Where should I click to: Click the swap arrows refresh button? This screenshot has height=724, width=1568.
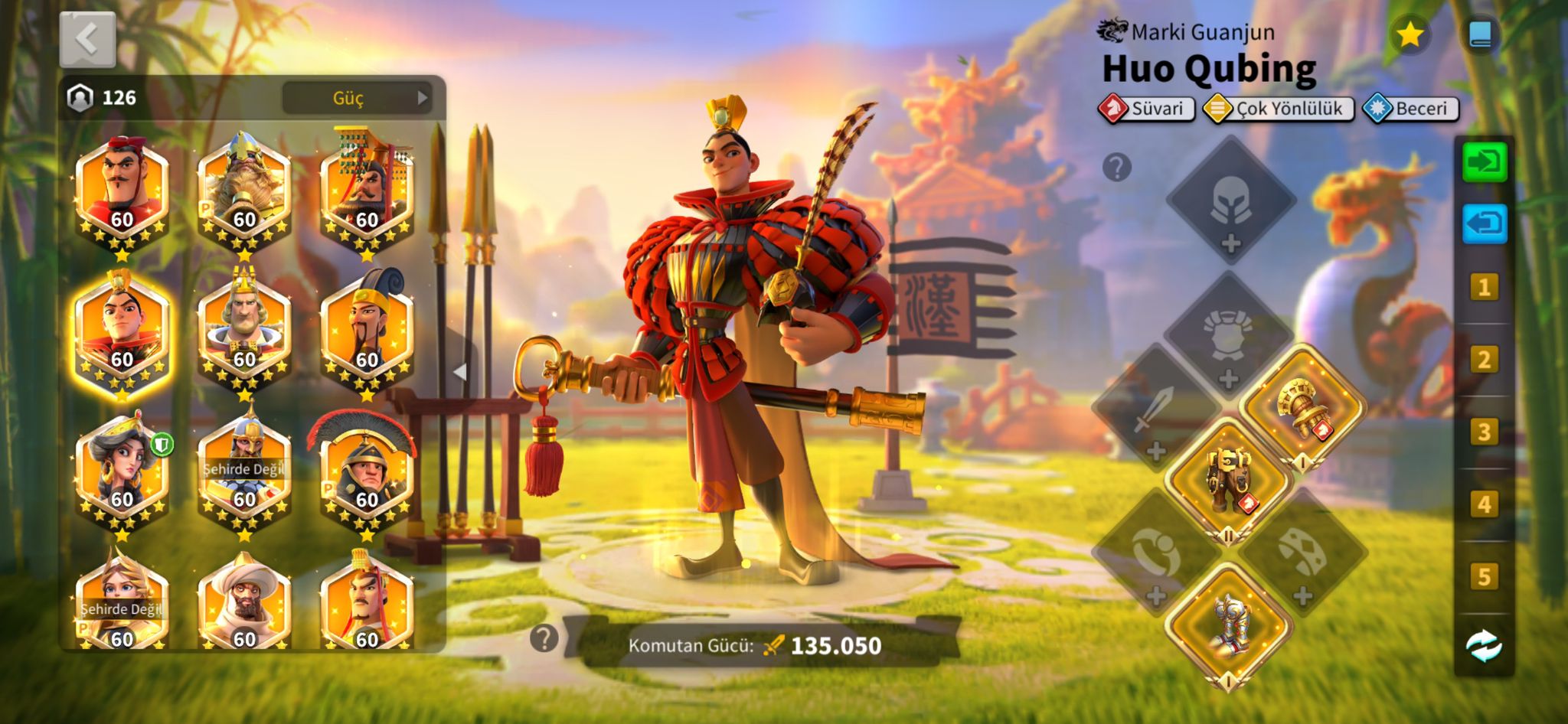click(x=1484, y=647)
